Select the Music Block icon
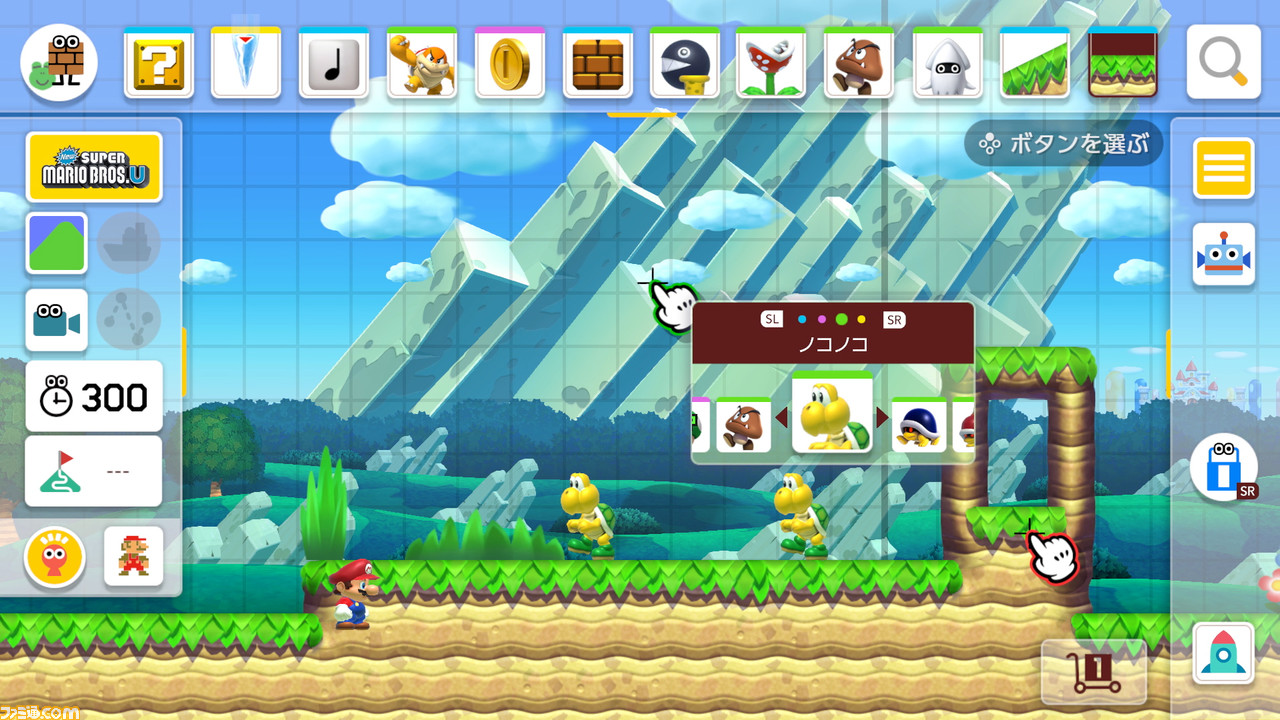This screenshot has height=720, width=1280. [333, 62]
